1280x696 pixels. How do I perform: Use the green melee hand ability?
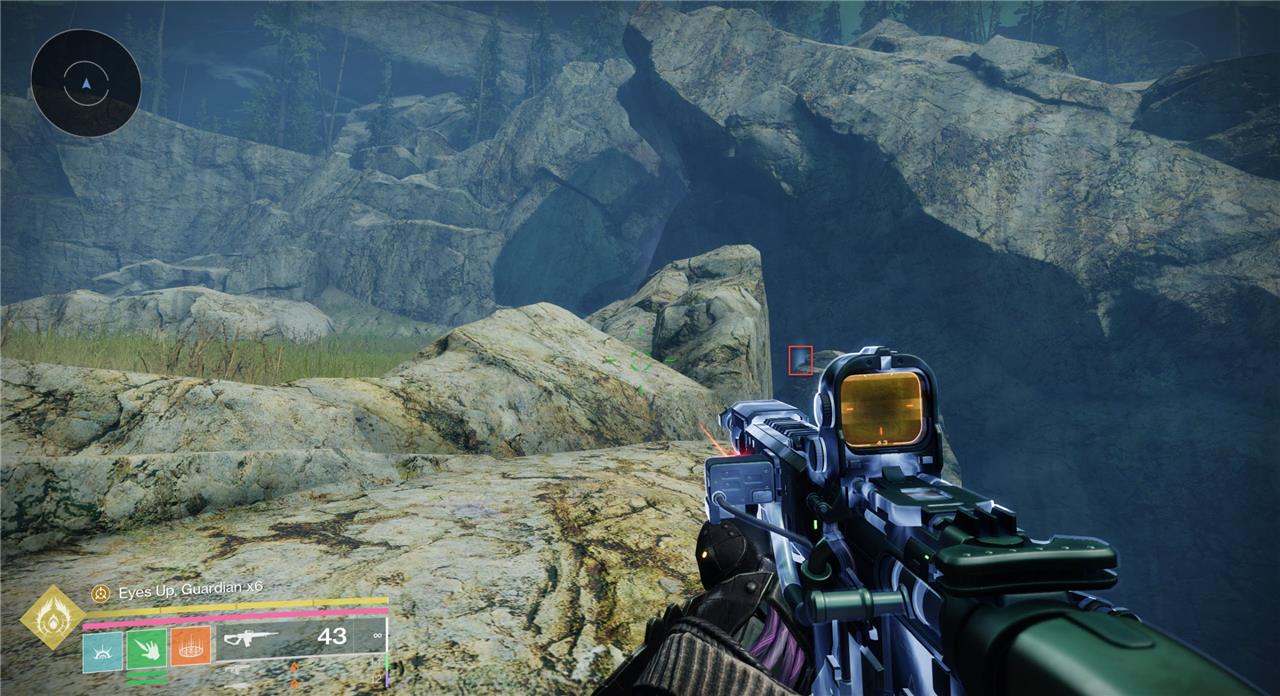point(146,649)
